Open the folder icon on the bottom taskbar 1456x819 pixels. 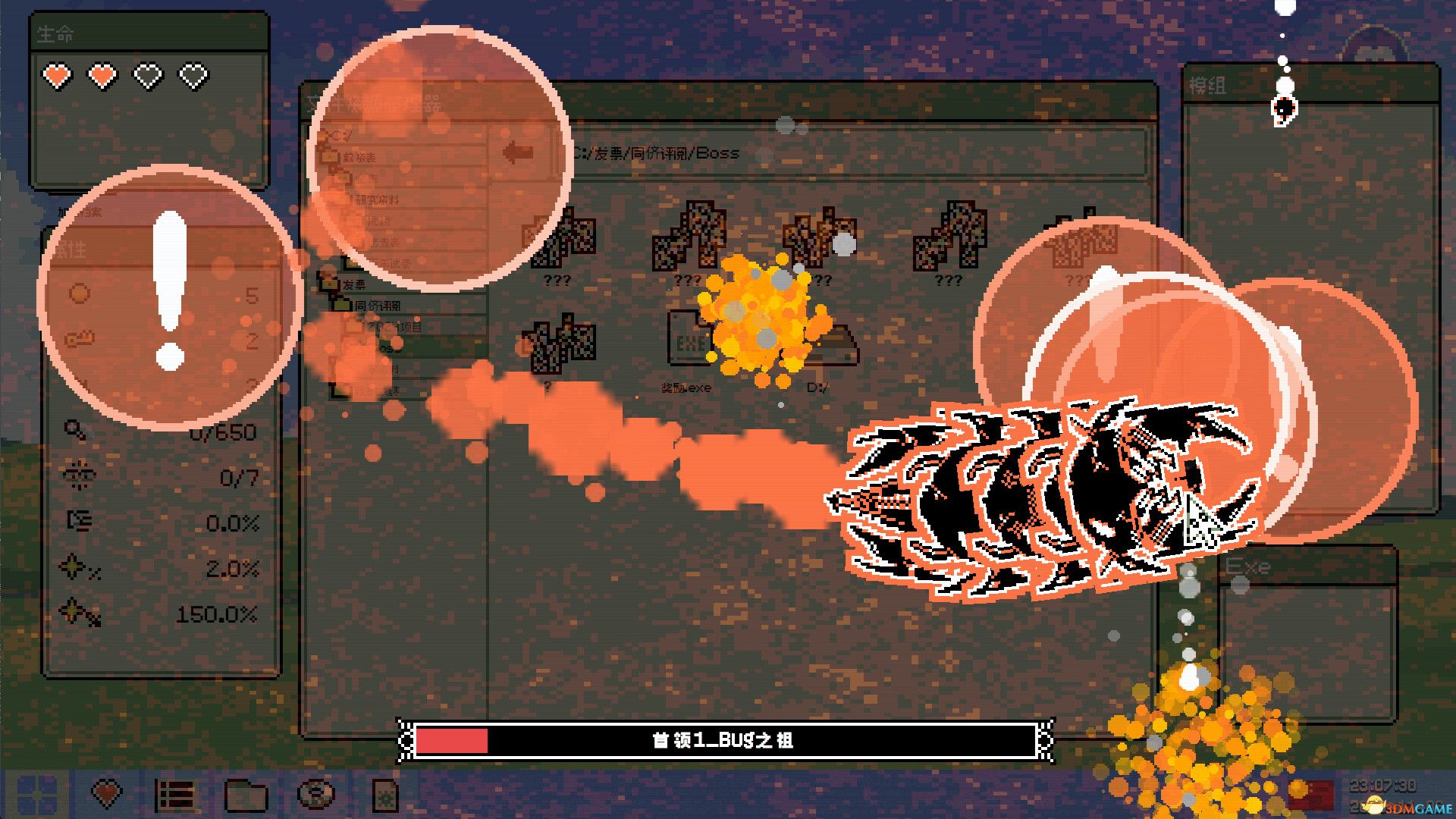click(x=246, y=793)
